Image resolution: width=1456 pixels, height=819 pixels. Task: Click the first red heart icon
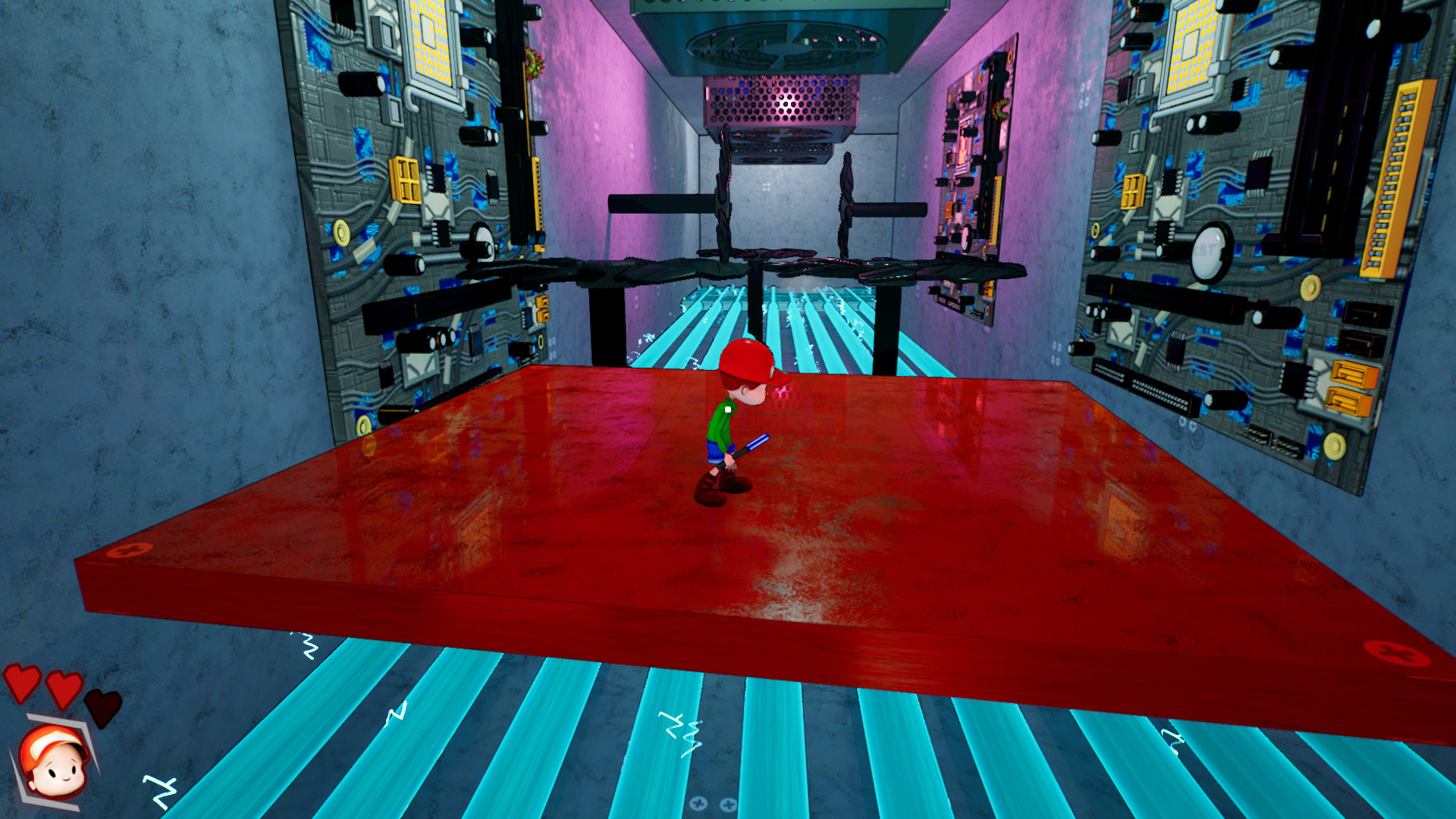(21, 682)
